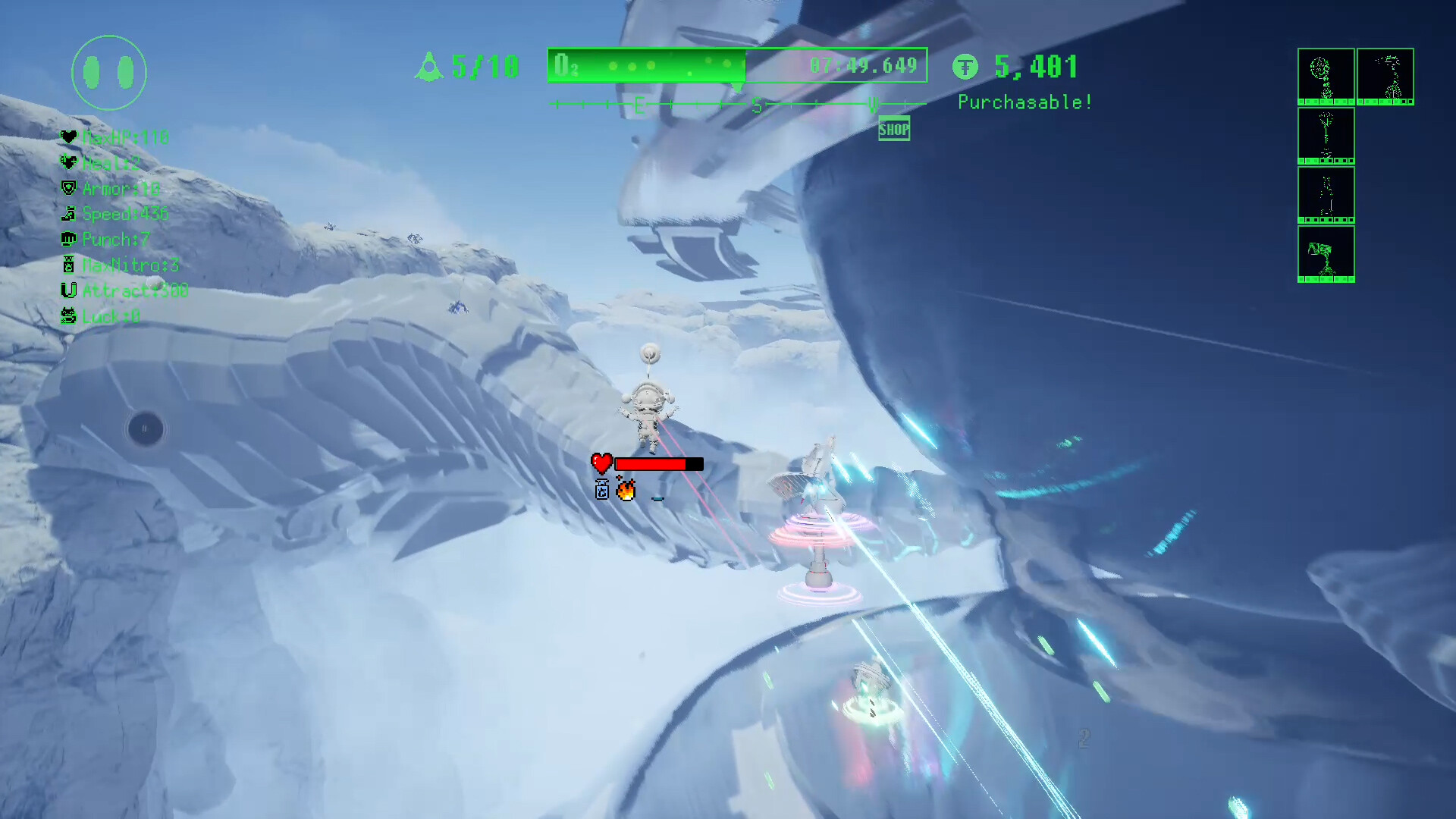The width and height of the screenshot is (1456, 819).
Task: Open the SHOP
Action: tap(893, 129)
